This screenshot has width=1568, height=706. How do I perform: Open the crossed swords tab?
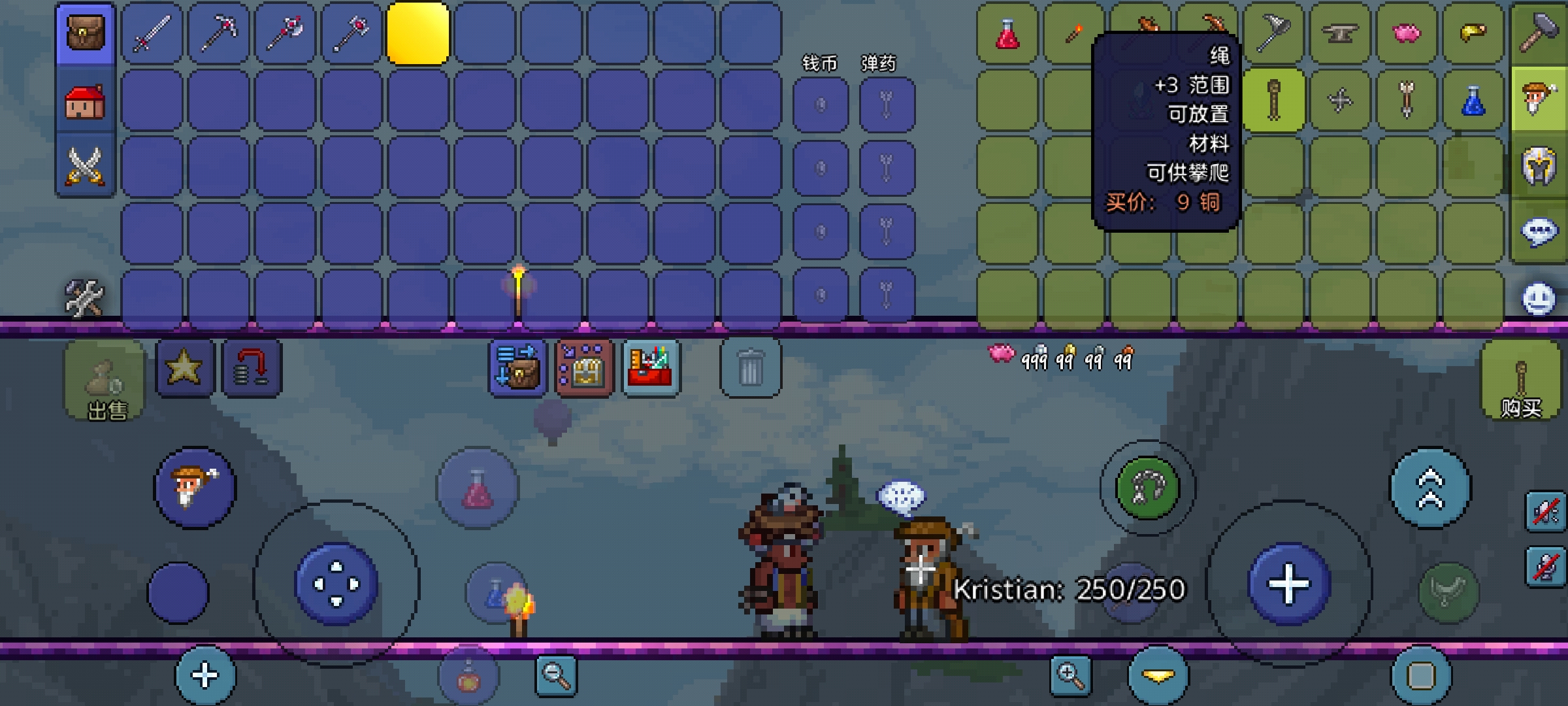(85, 165)
